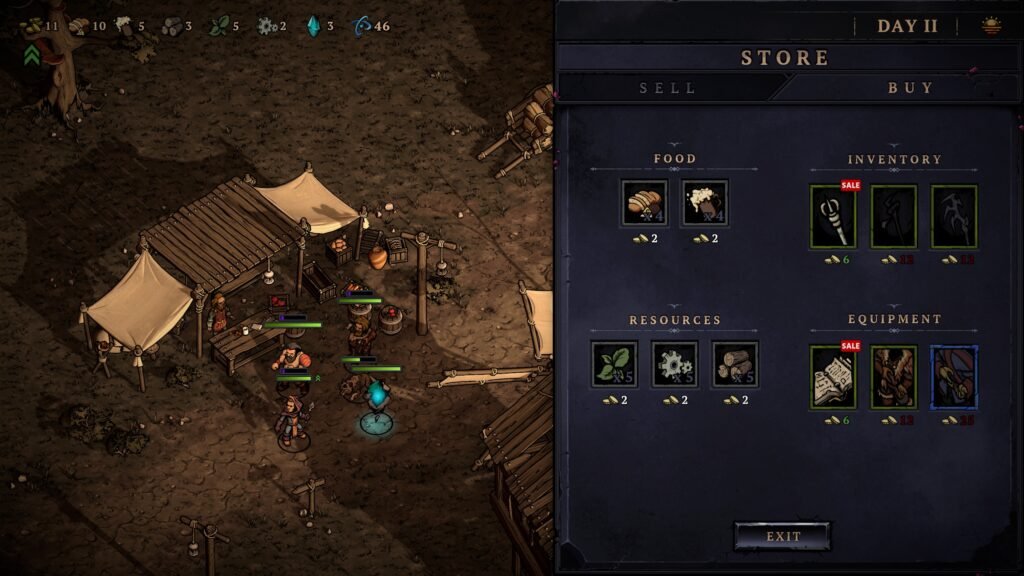The image size is (1024, 576).
Task: Click the sun icon beside Day II
Action: pos(991,27)
